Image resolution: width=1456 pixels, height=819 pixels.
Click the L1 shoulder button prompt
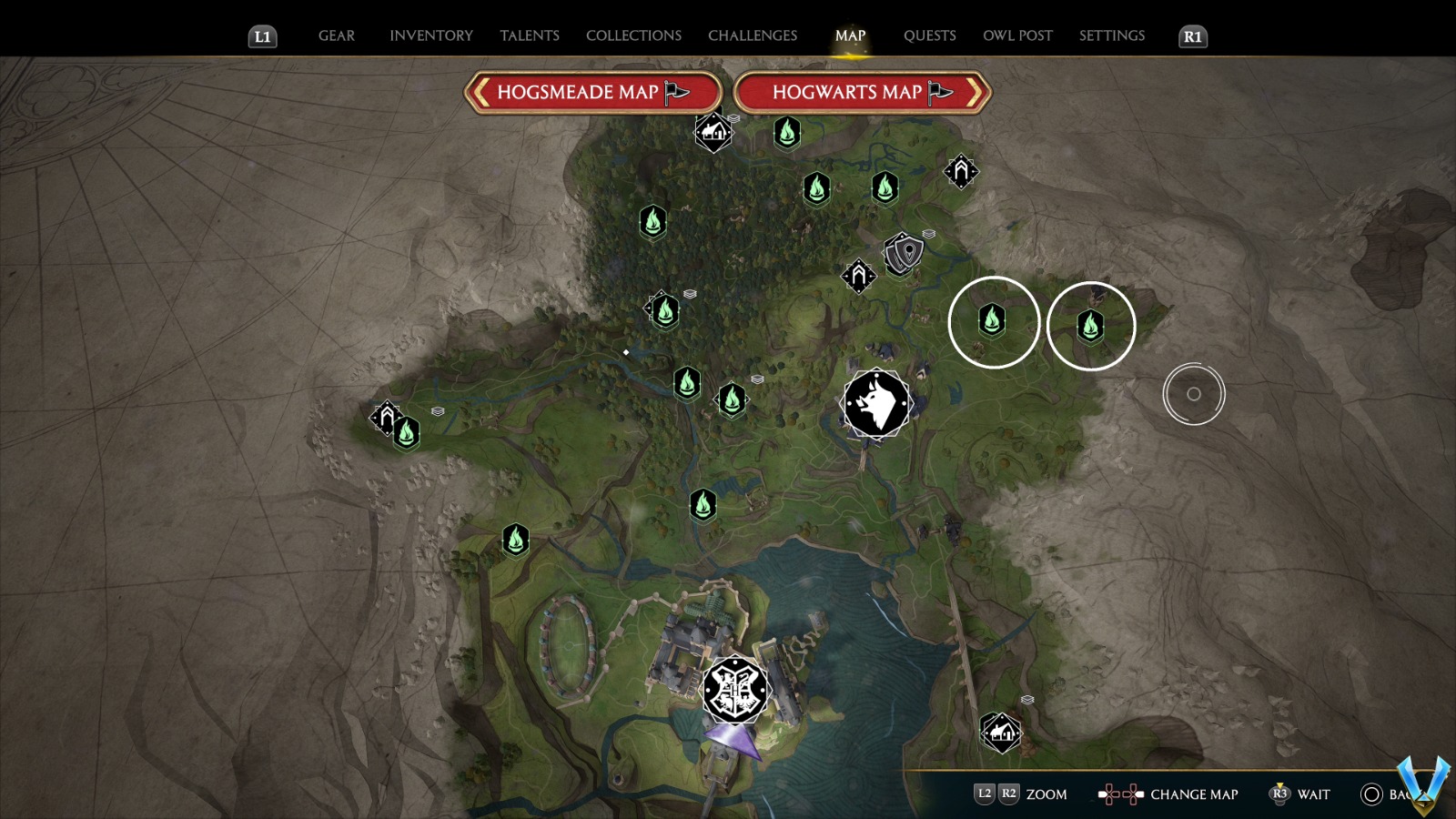point(261,36)
